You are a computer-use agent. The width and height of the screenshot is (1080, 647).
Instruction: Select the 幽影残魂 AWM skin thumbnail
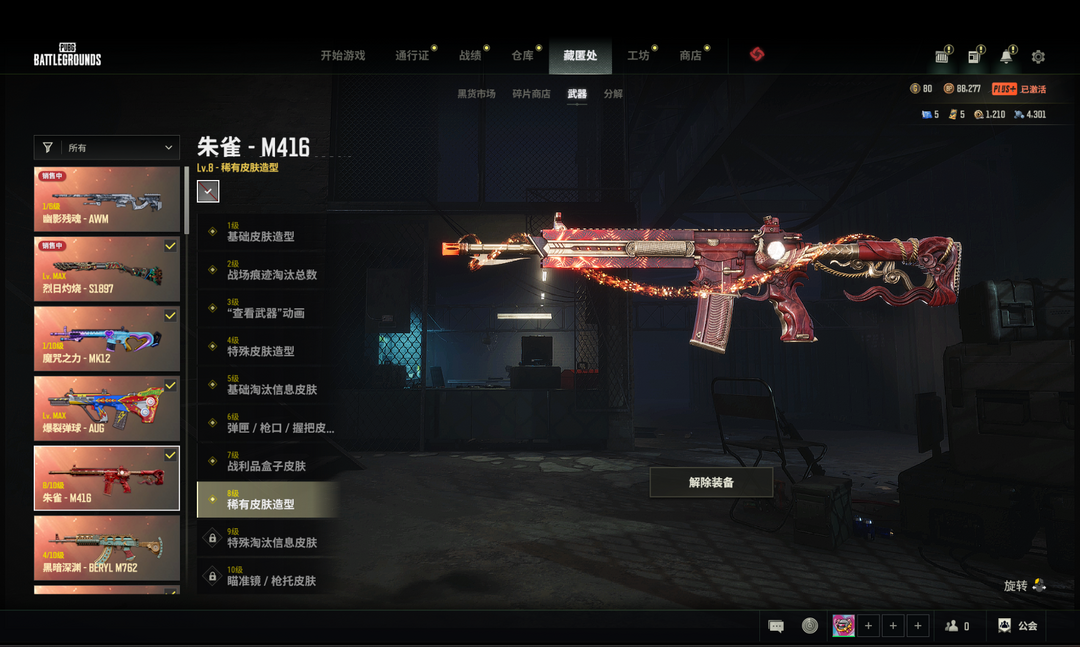[x=107, y=199]
